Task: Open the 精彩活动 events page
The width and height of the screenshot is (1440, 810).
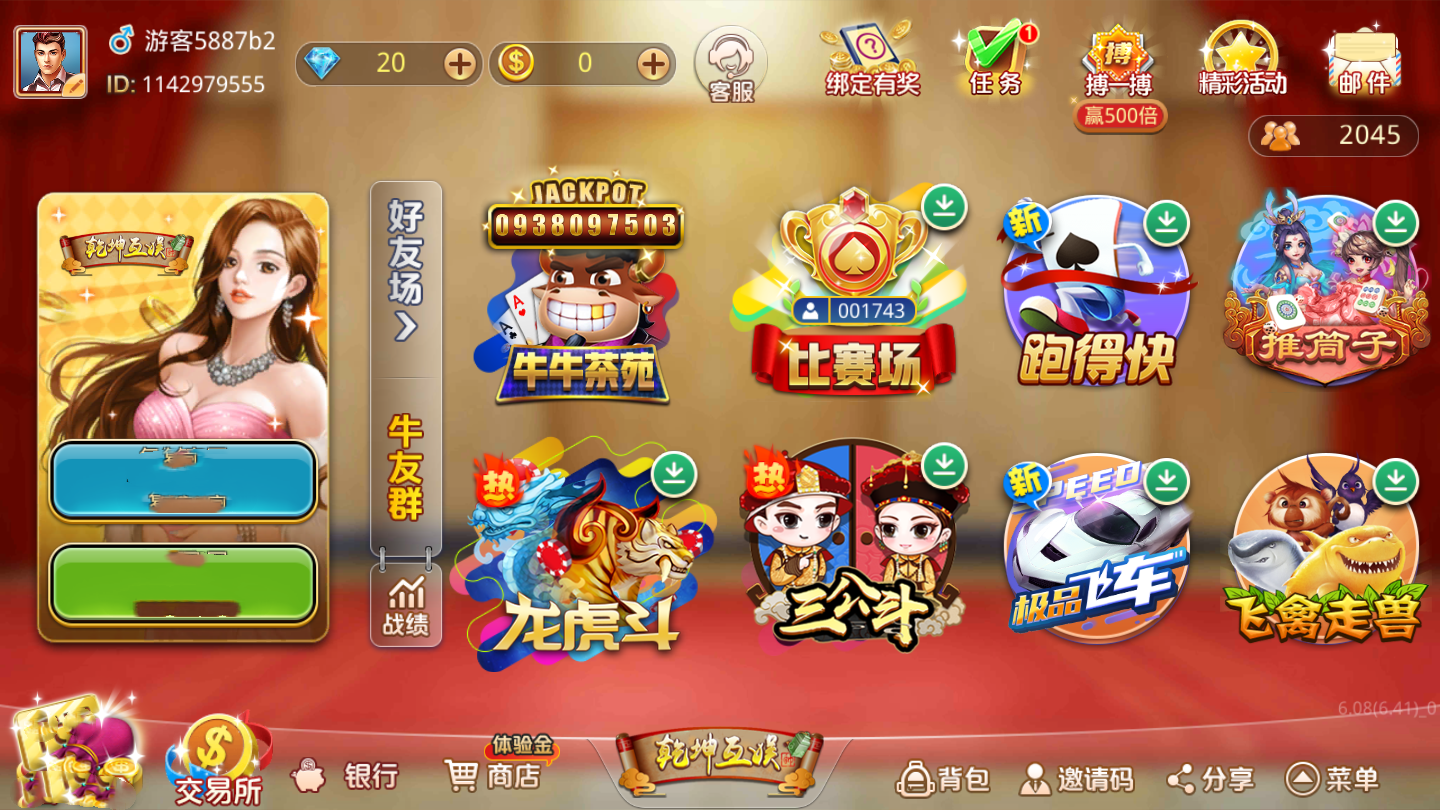Action: (x=1240, y=60)
